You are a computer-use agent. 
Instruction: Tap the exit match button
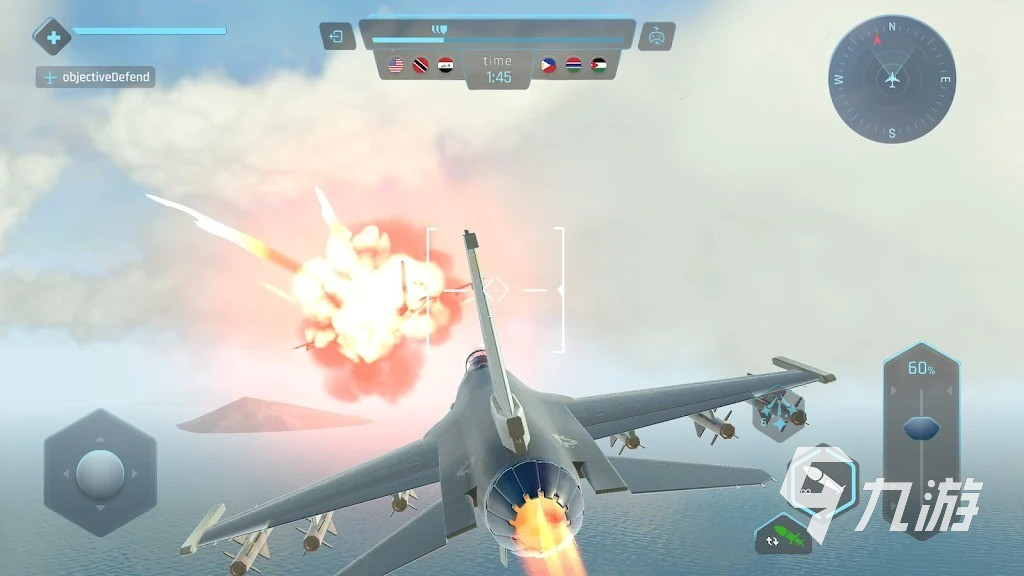337,37
